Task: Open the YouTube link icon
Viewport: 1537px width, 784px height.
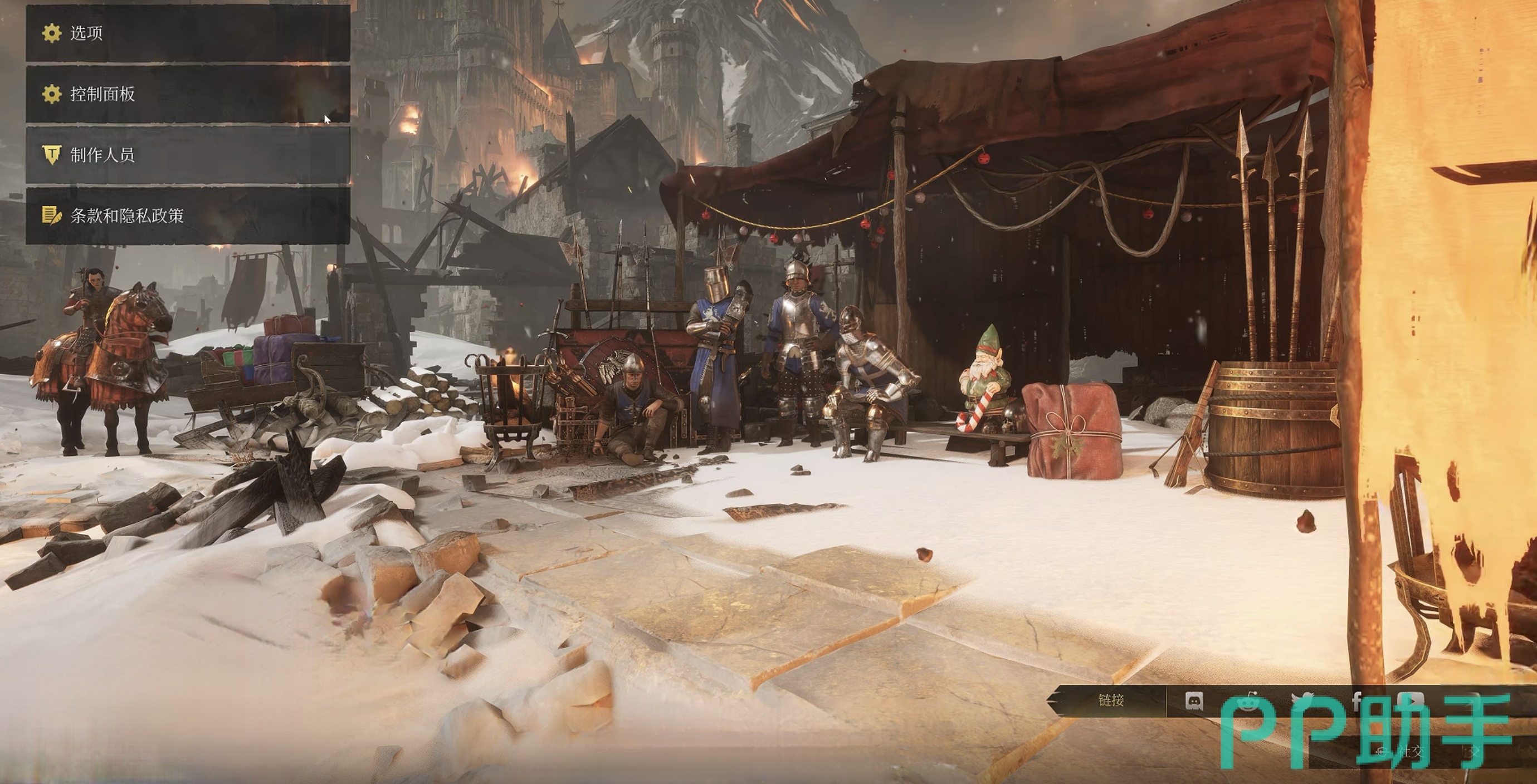Action: (x=1411, y=701)
